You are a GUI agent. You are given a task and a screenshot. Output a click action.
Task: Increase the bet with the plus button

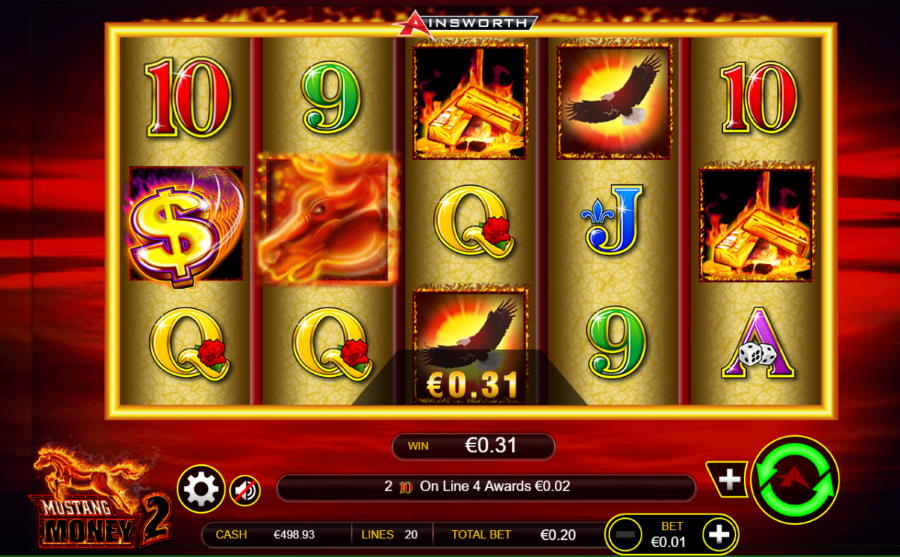(718, 535)
